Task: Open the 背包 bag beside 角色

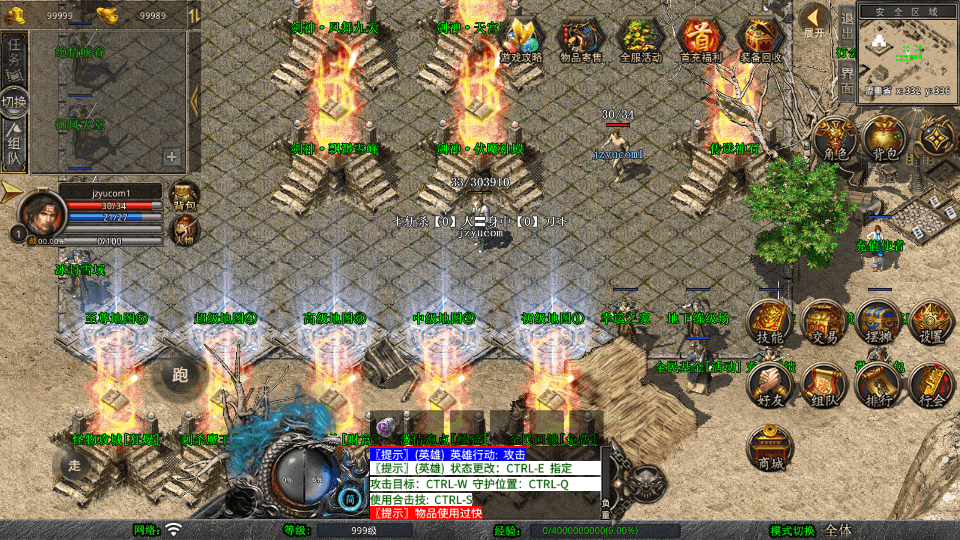Action: coord(884,138)
